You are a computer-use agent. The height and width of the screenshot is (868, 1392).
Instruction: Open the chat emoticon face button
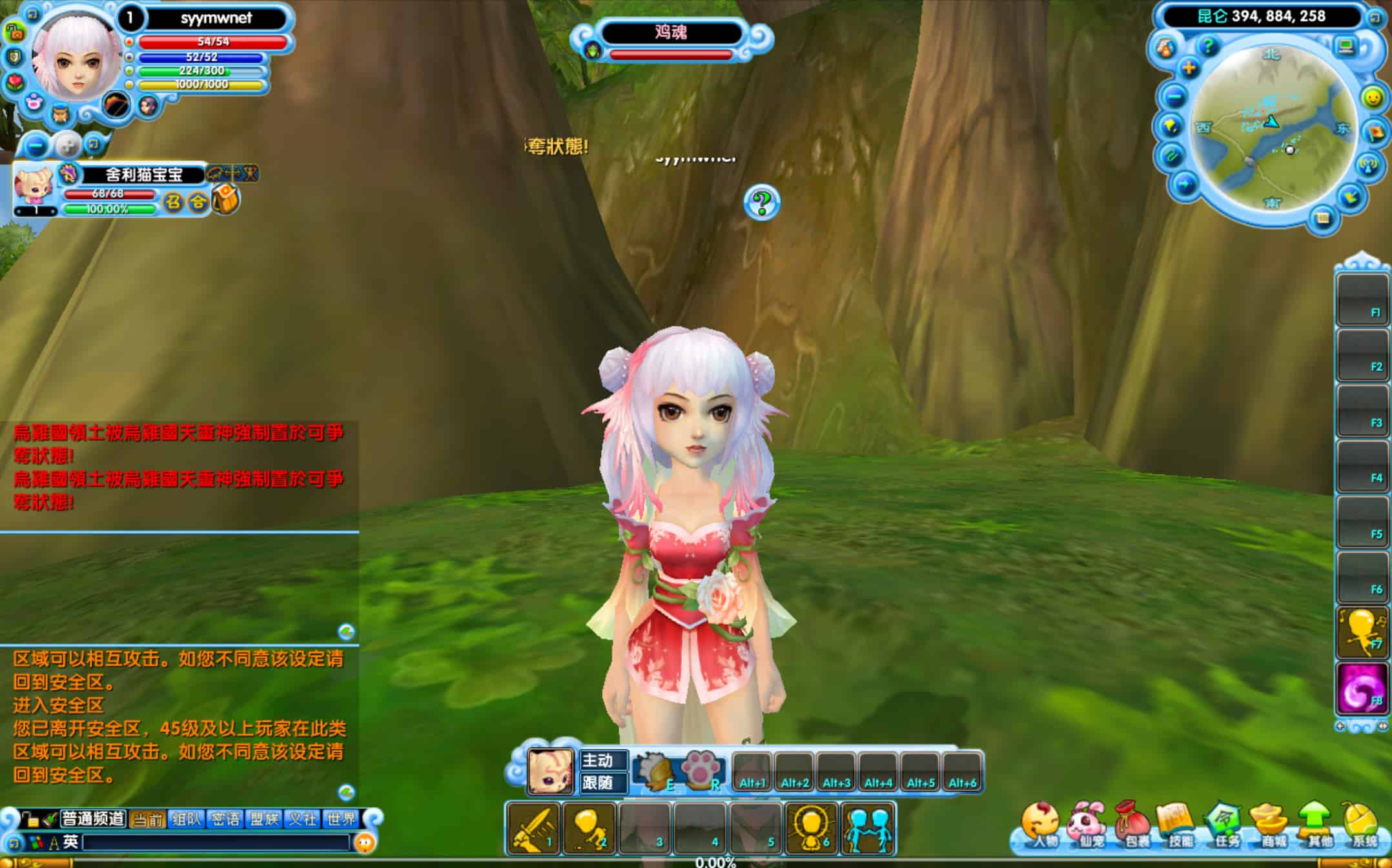(365, 842)
